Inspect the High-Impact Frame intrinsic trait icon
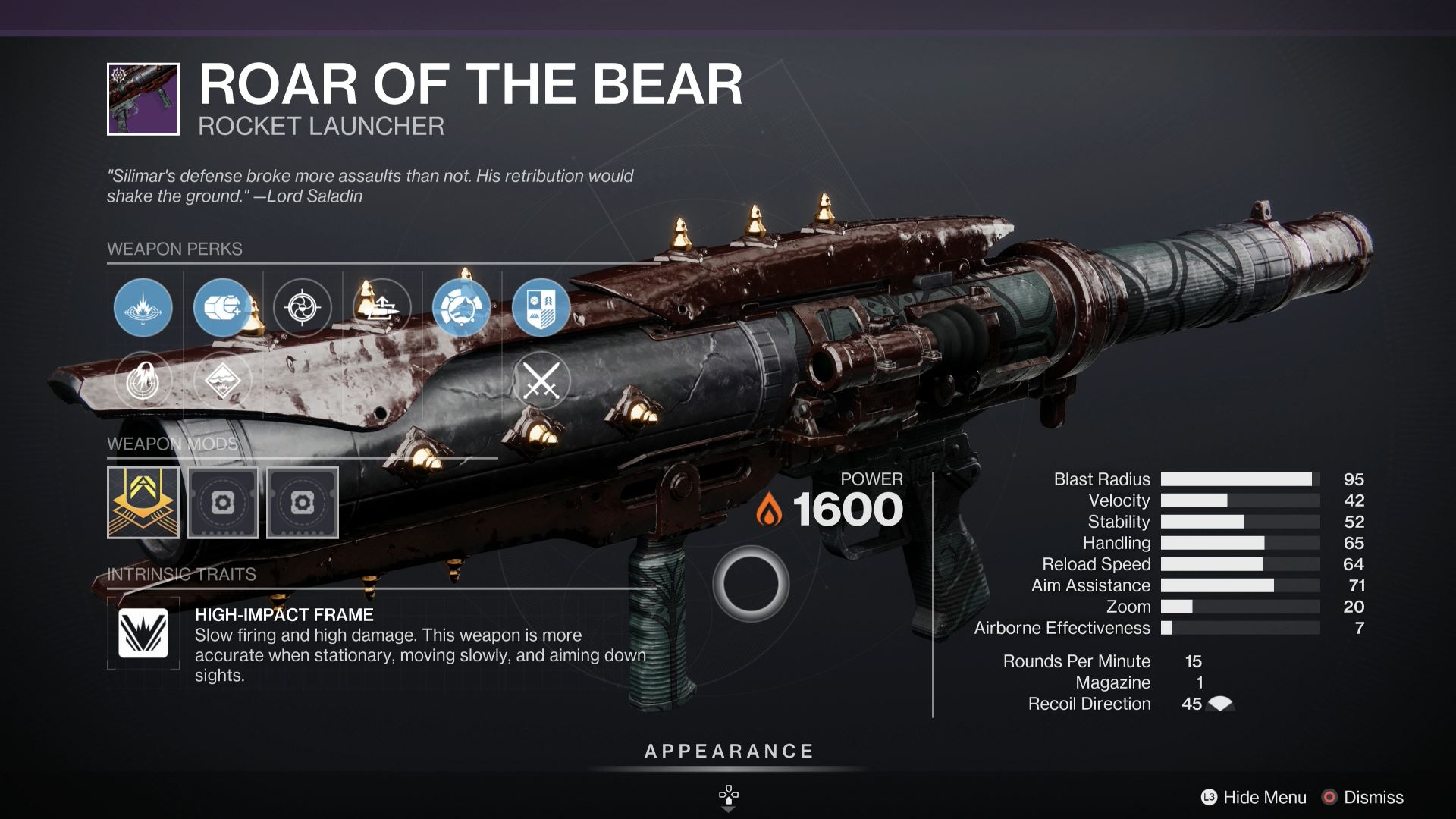1456x819 pixels. pyautogui.click(x=143, y=633)
